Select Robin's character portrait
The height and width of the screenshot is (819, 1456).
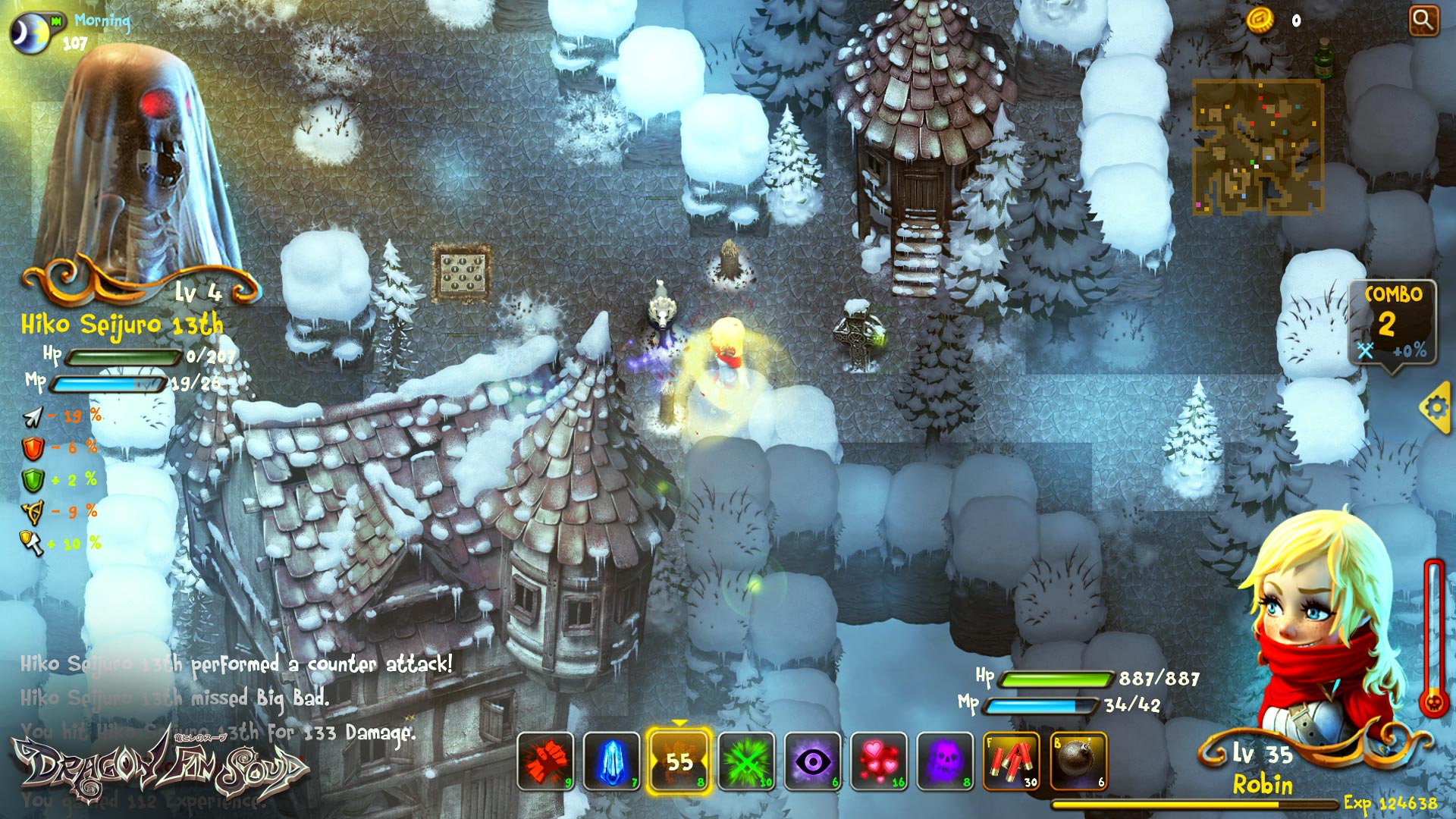[x=1325, y=629]
